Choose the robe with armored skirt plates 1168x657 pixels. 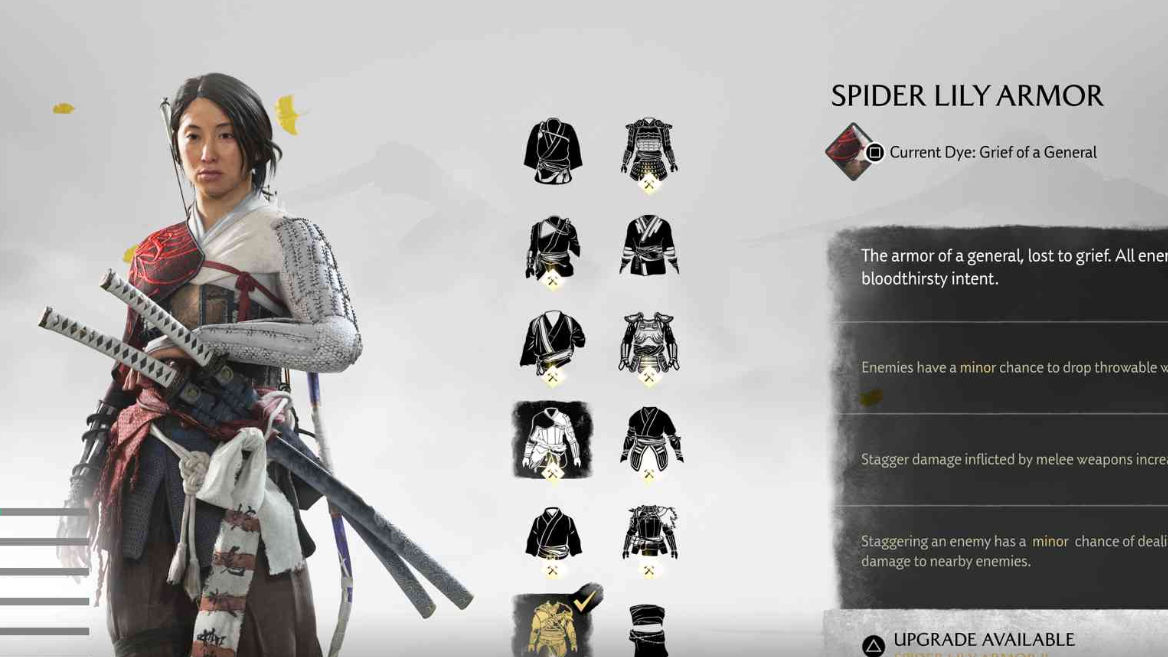click(649, 439)
